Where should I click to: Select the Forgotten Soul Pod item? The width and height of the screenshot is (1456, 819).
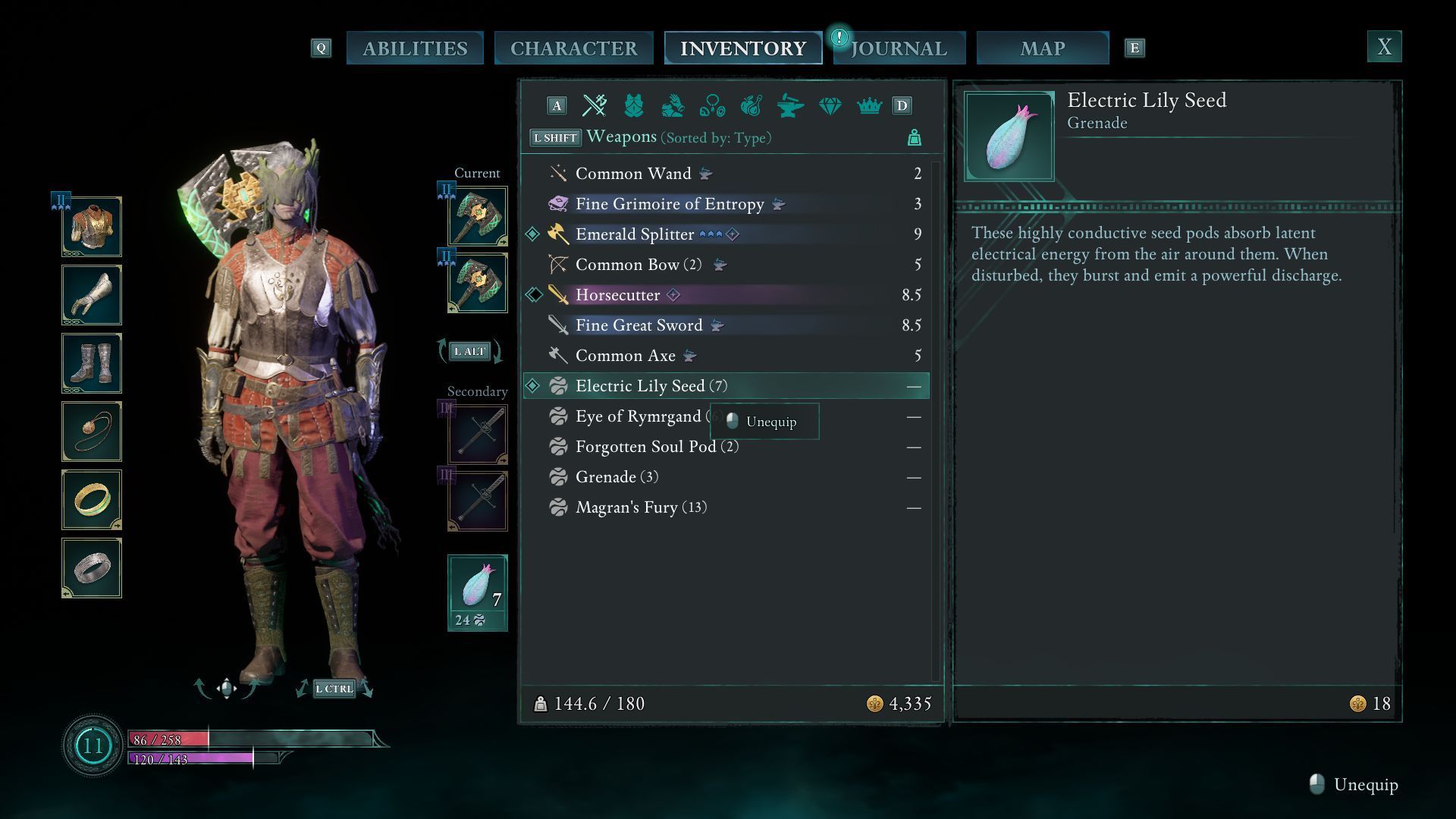point(645,447)
